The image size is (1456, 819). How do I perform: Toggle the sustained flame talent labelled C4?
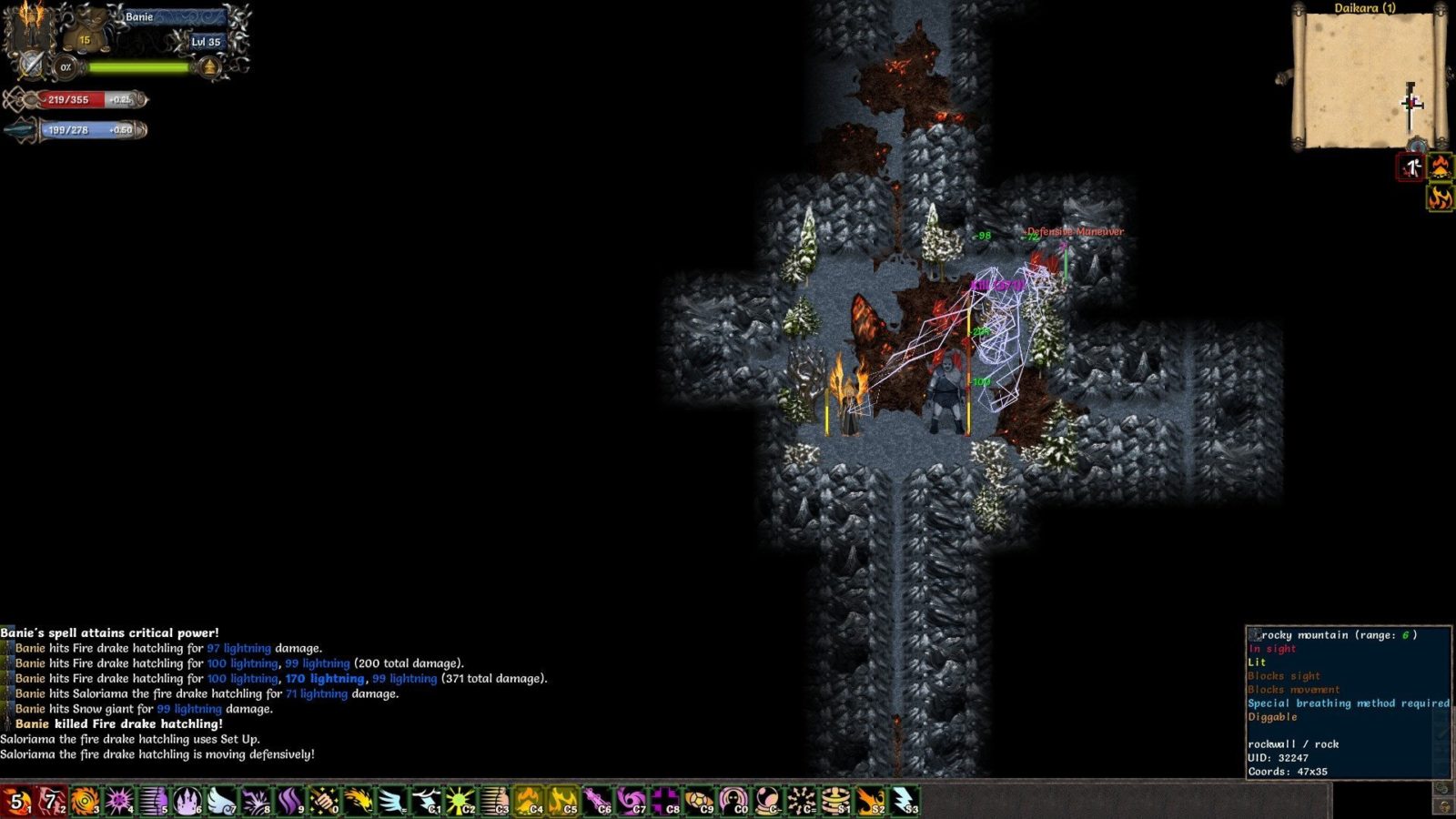pos(529,802)
